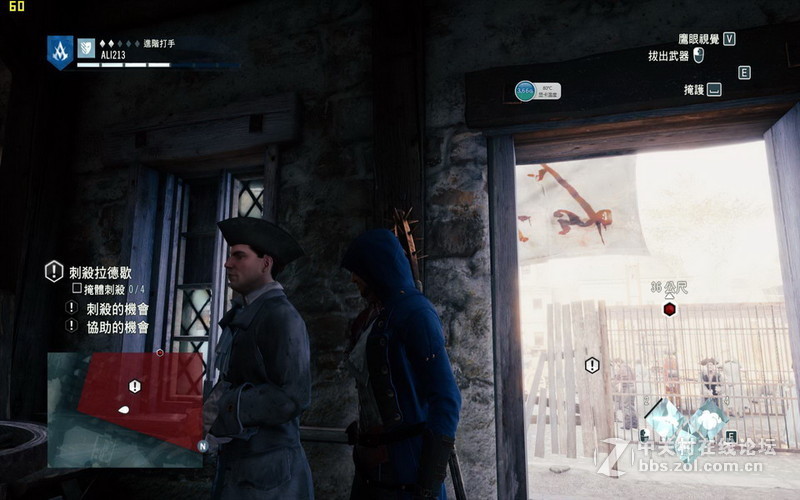Tick the 掩體刺殺 challenge checkbox
Image resolution: width=800 pixels, height=500 pixels.
point(76,288)
